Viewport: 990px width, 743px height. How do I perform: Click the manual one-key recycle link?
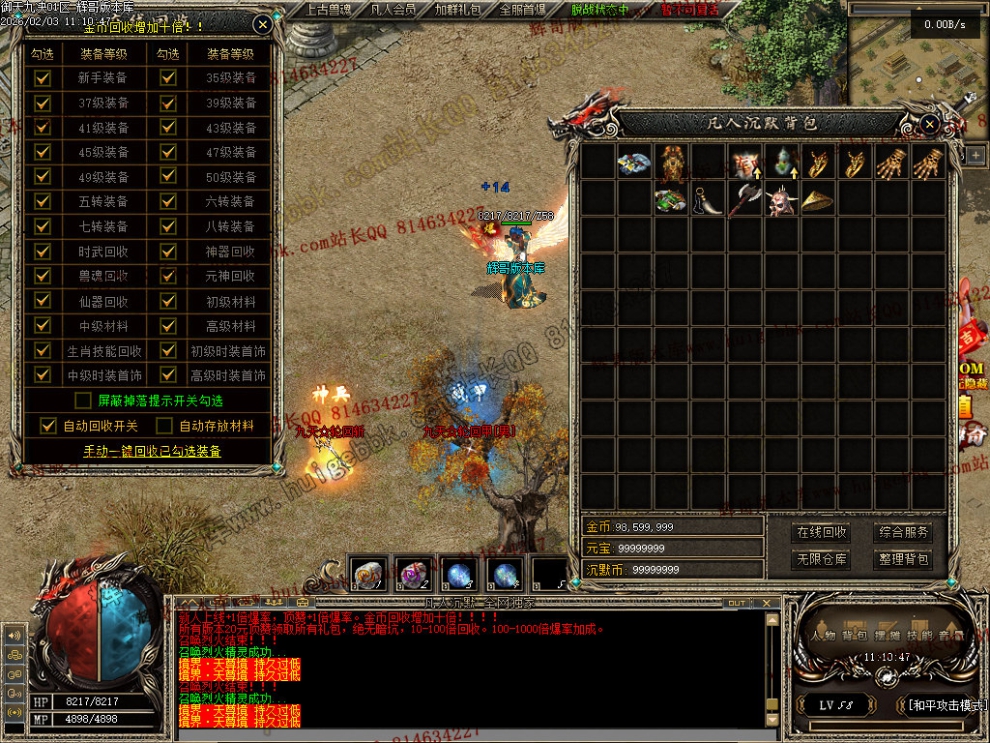(151, 452)
